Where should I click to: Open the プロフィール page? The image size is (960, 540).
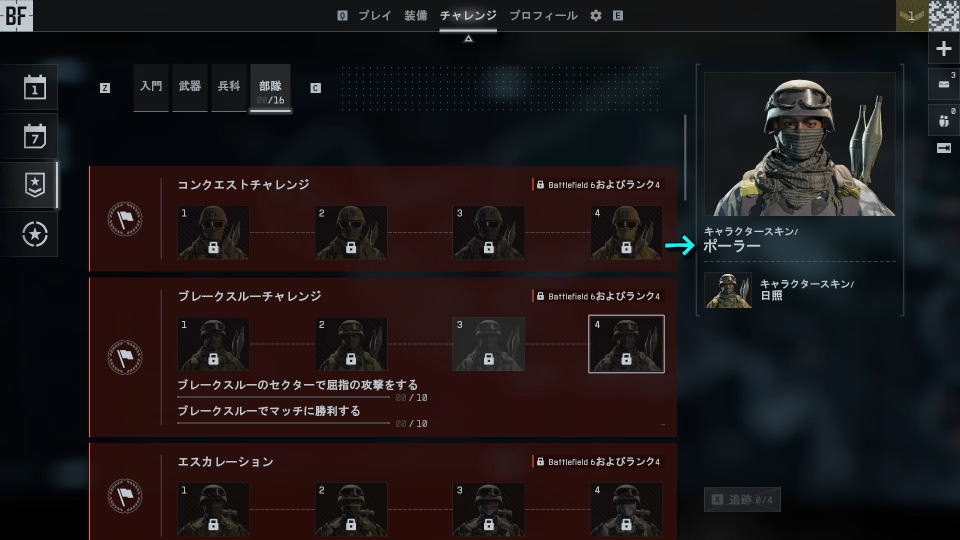coord(543,16)
